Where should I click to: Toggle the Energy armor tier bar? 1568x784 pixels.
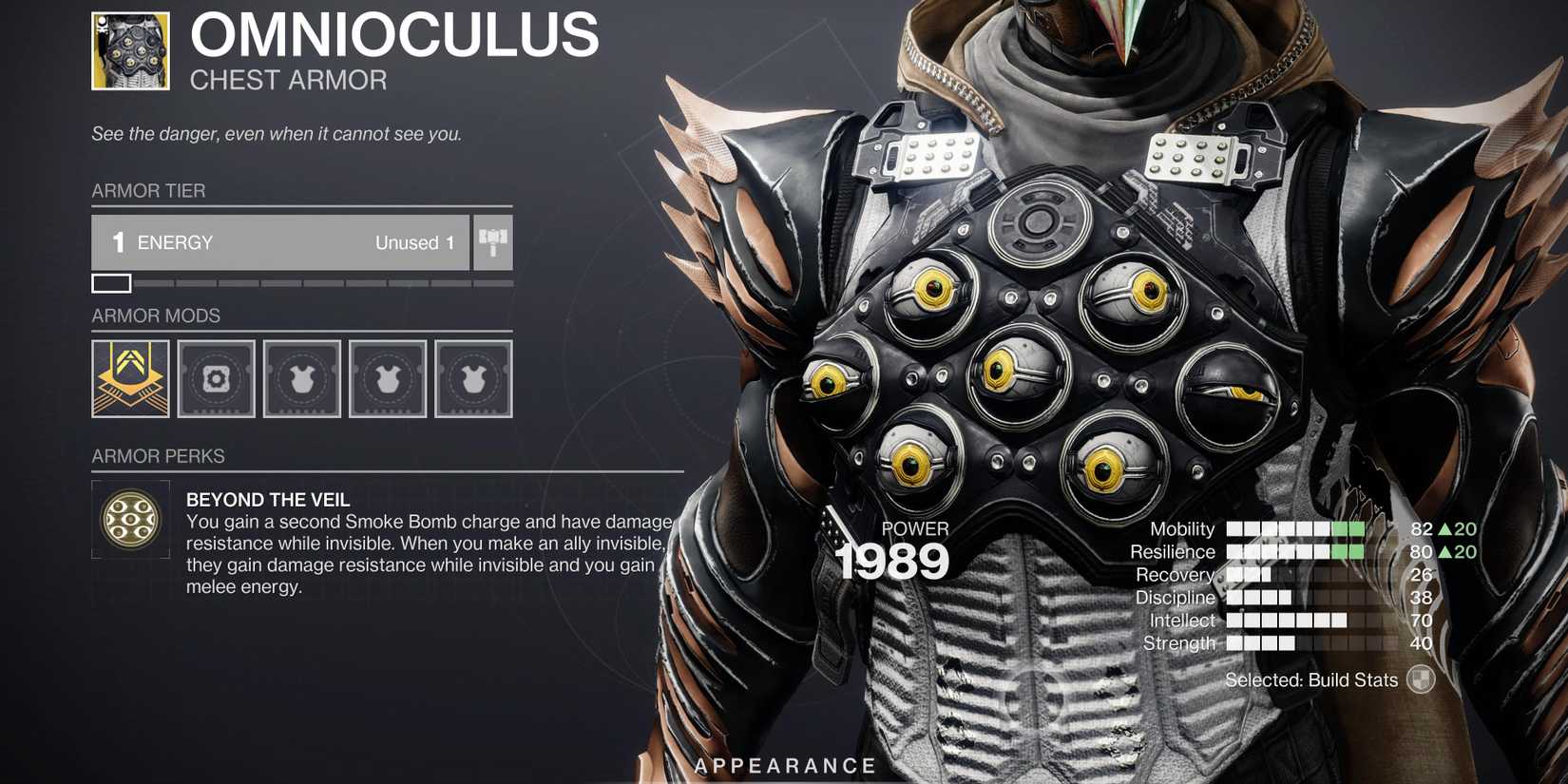point(280,242)
